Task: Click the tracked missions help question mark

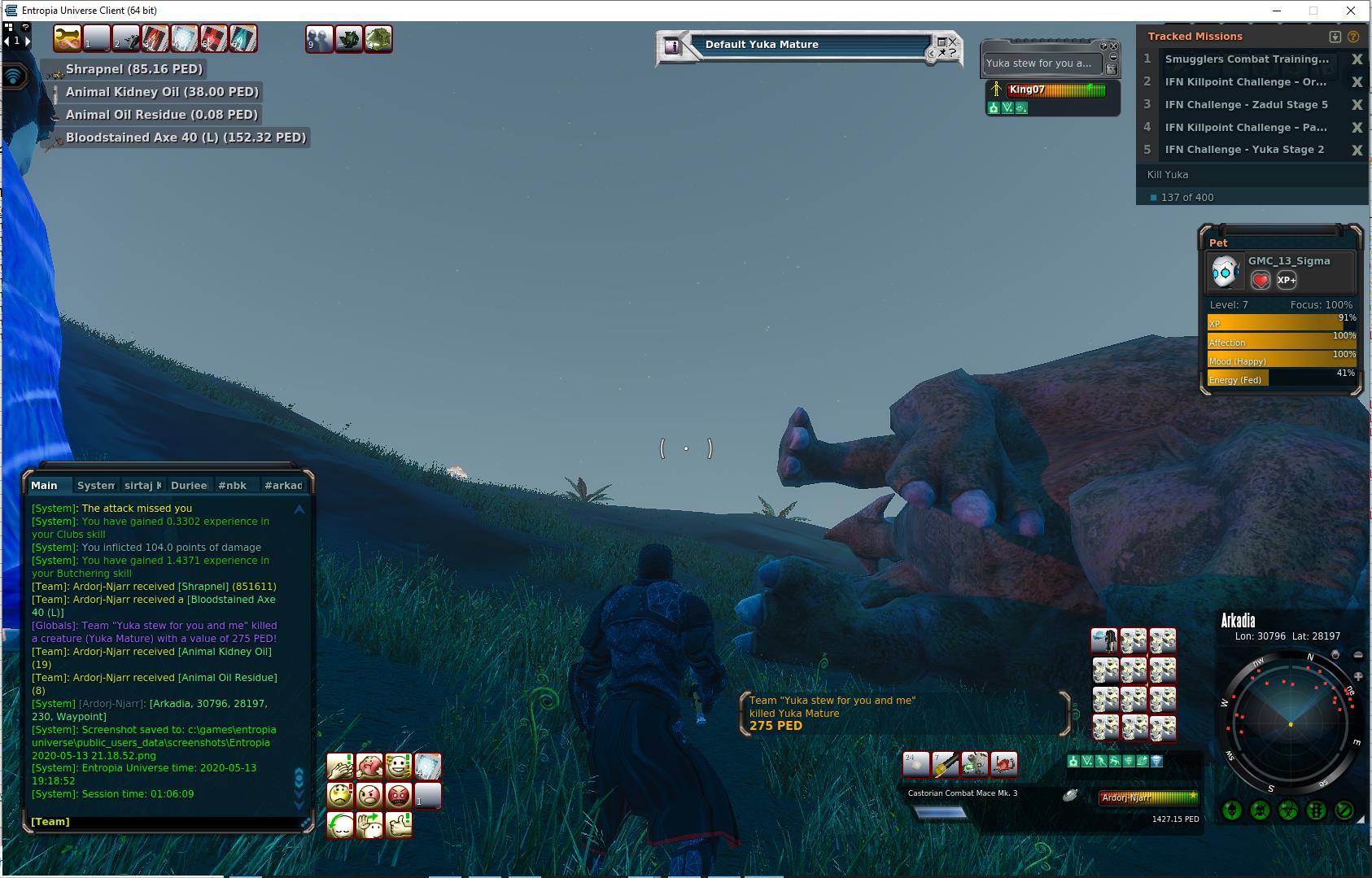Action: click(1353, 37)
